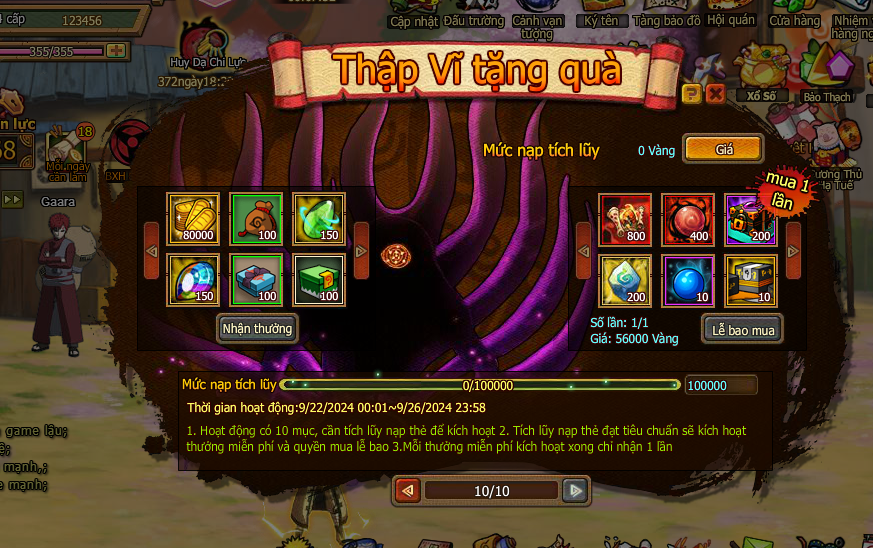Go to the previous page of ten
The image size is (873, 548).
pyautogui.click(x=408, y=491)
